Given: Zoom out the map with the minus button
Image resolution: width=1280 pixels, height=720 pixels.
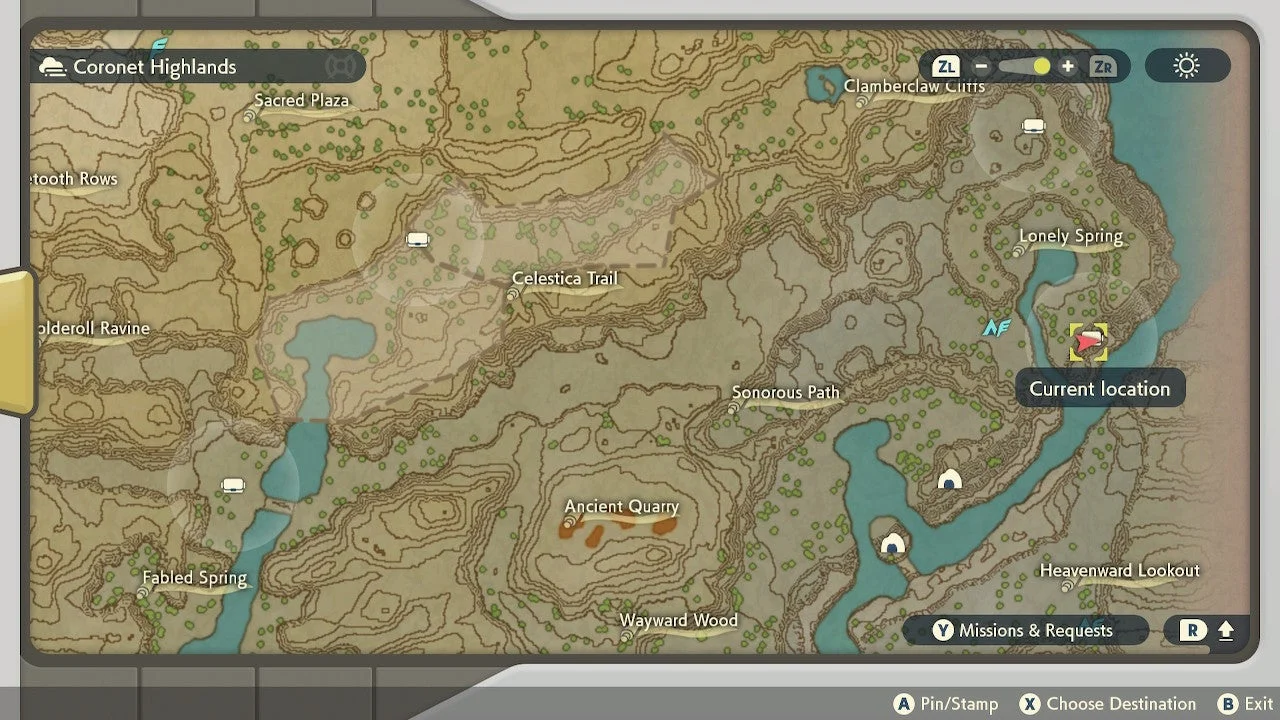Looking at the screenshot, I should (x=981, y=67).
